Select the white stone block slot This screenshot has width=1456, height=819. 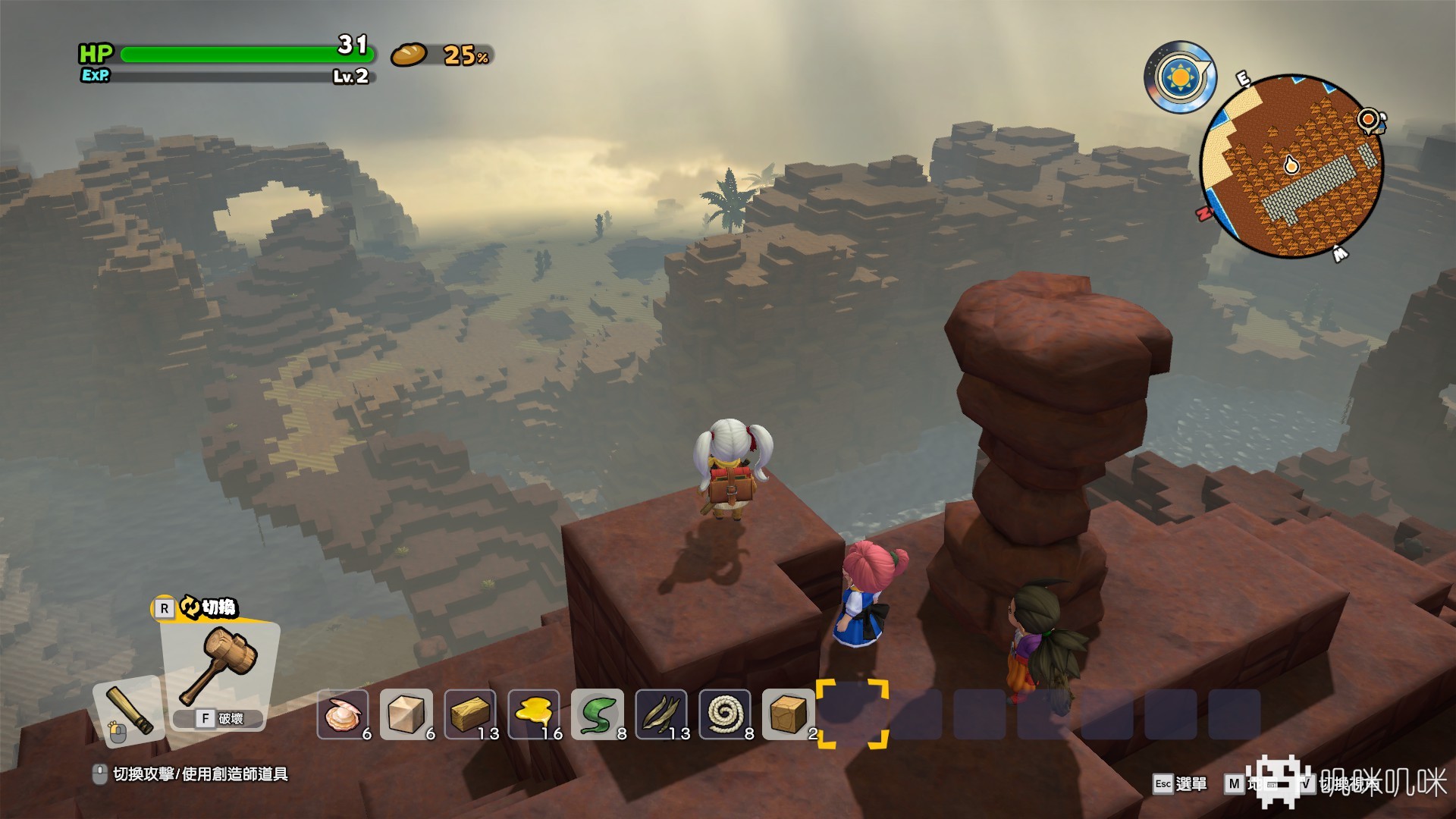point(406,714)
